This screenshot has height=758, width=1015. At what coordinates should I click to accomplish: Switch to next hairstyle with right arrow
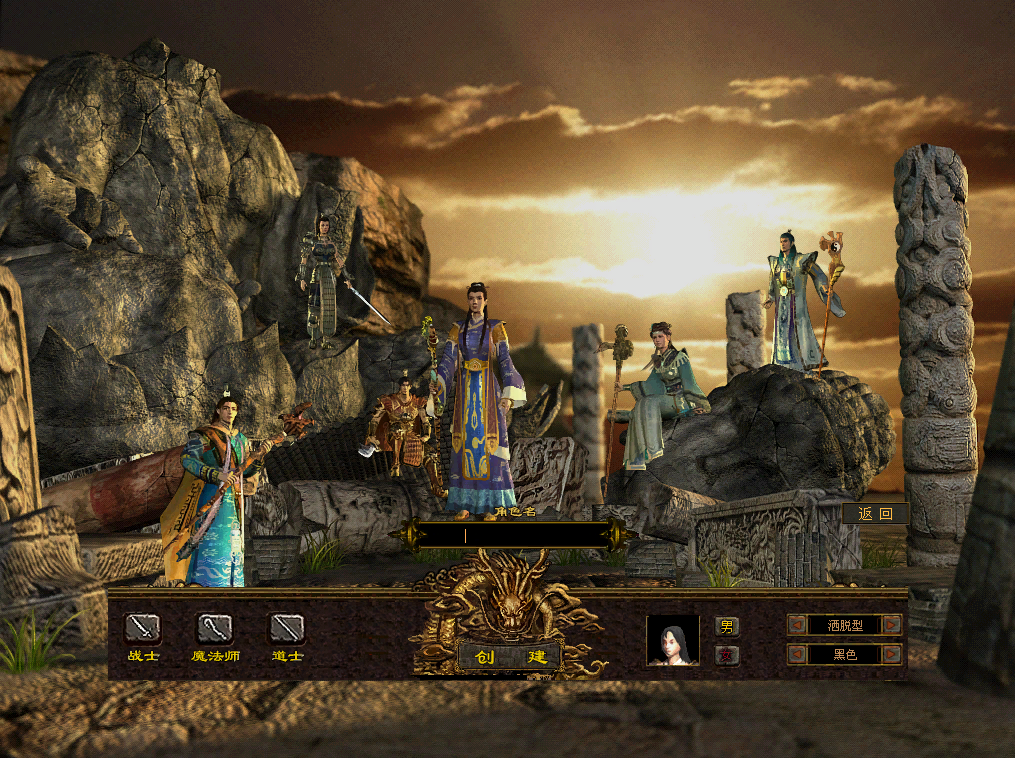tap(892, 625)
